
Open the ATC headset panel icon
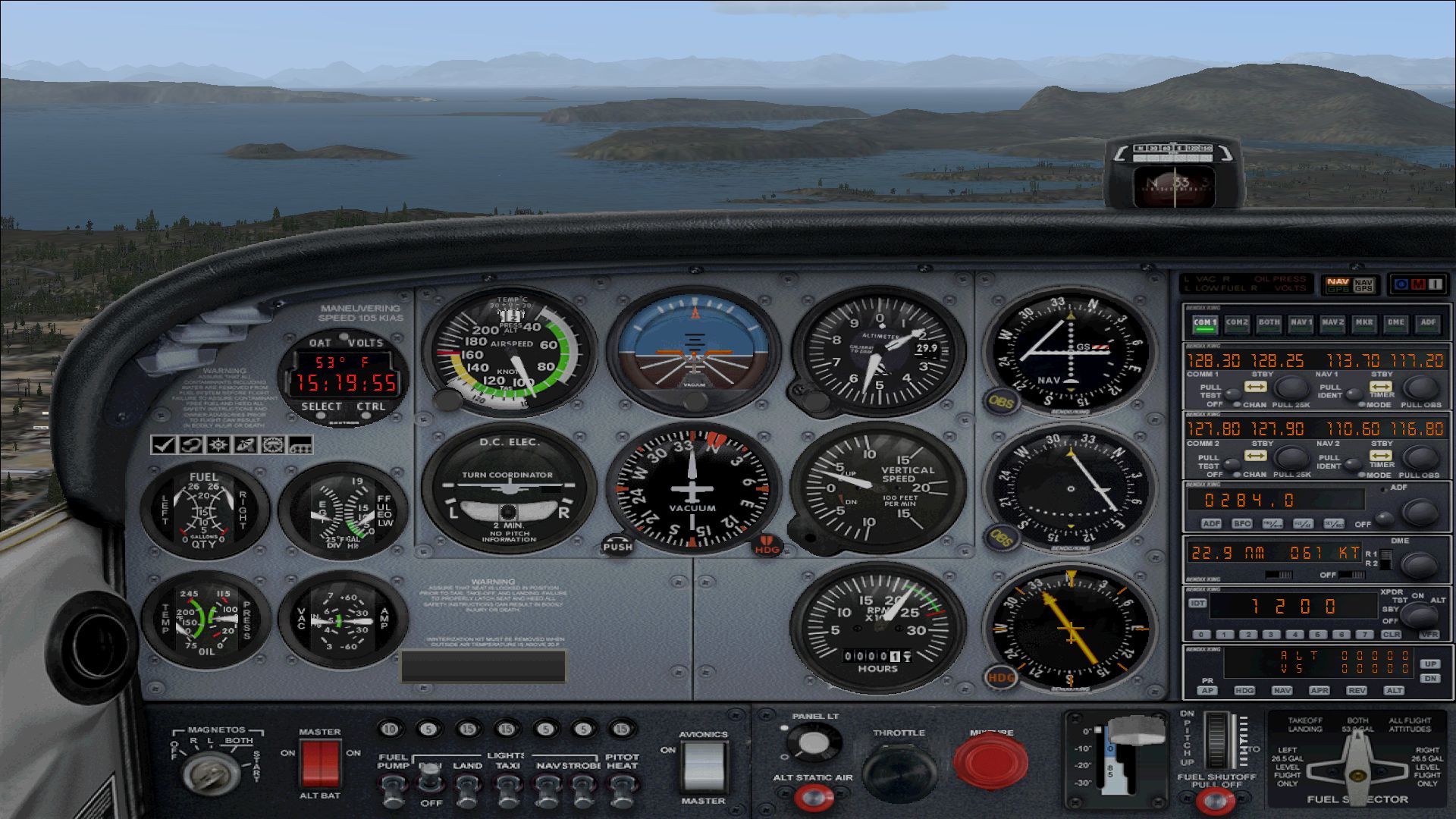[x=190, y=444]
